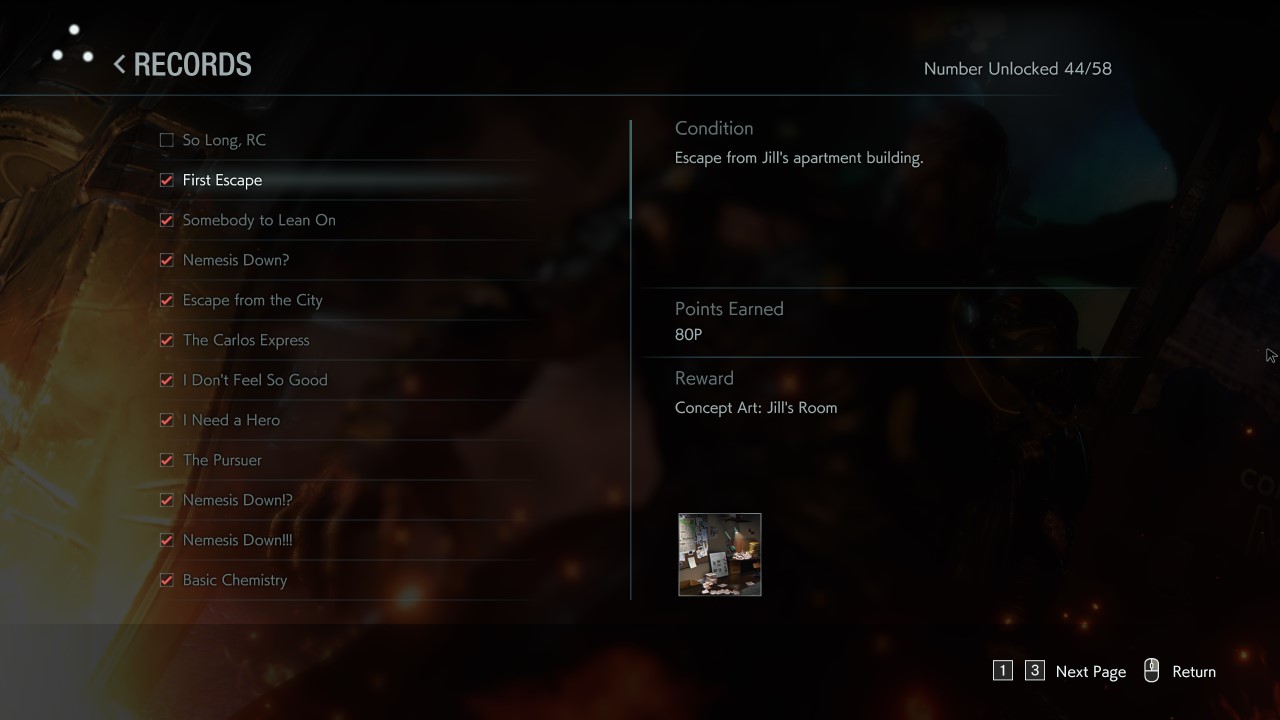1280x720 pixels.
Task: Open the Nemesis Down!? record entry
Action: pyautogui.click(x=237, y=500)
